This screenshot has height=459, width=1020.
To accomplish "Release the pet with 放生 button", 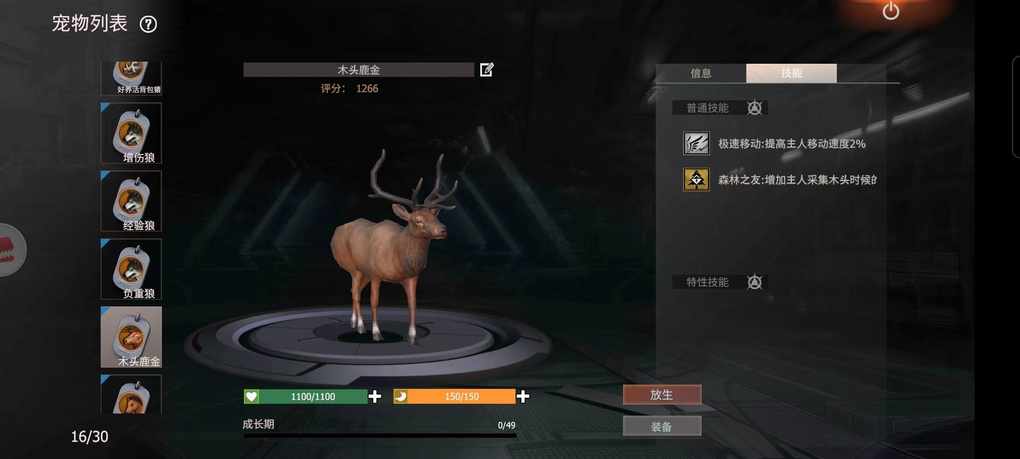I will pyautogui.click(x=662, y=395).
